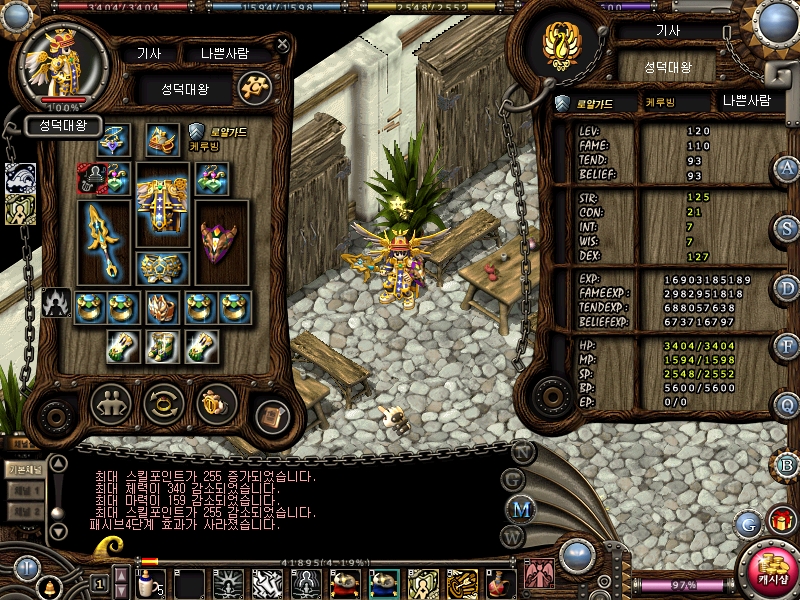Close the equipment window
This screenshot has width=800, height=600.
click(283, 45)
